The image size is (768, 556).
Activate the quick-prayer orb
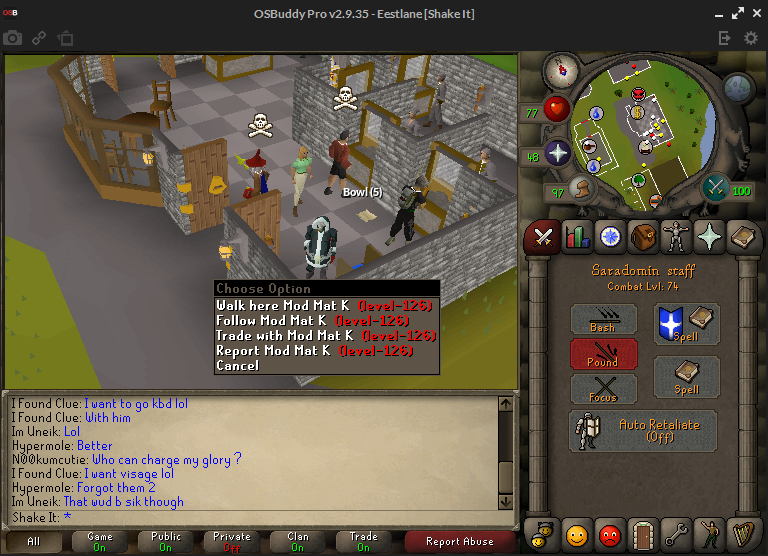pos(556,153)
